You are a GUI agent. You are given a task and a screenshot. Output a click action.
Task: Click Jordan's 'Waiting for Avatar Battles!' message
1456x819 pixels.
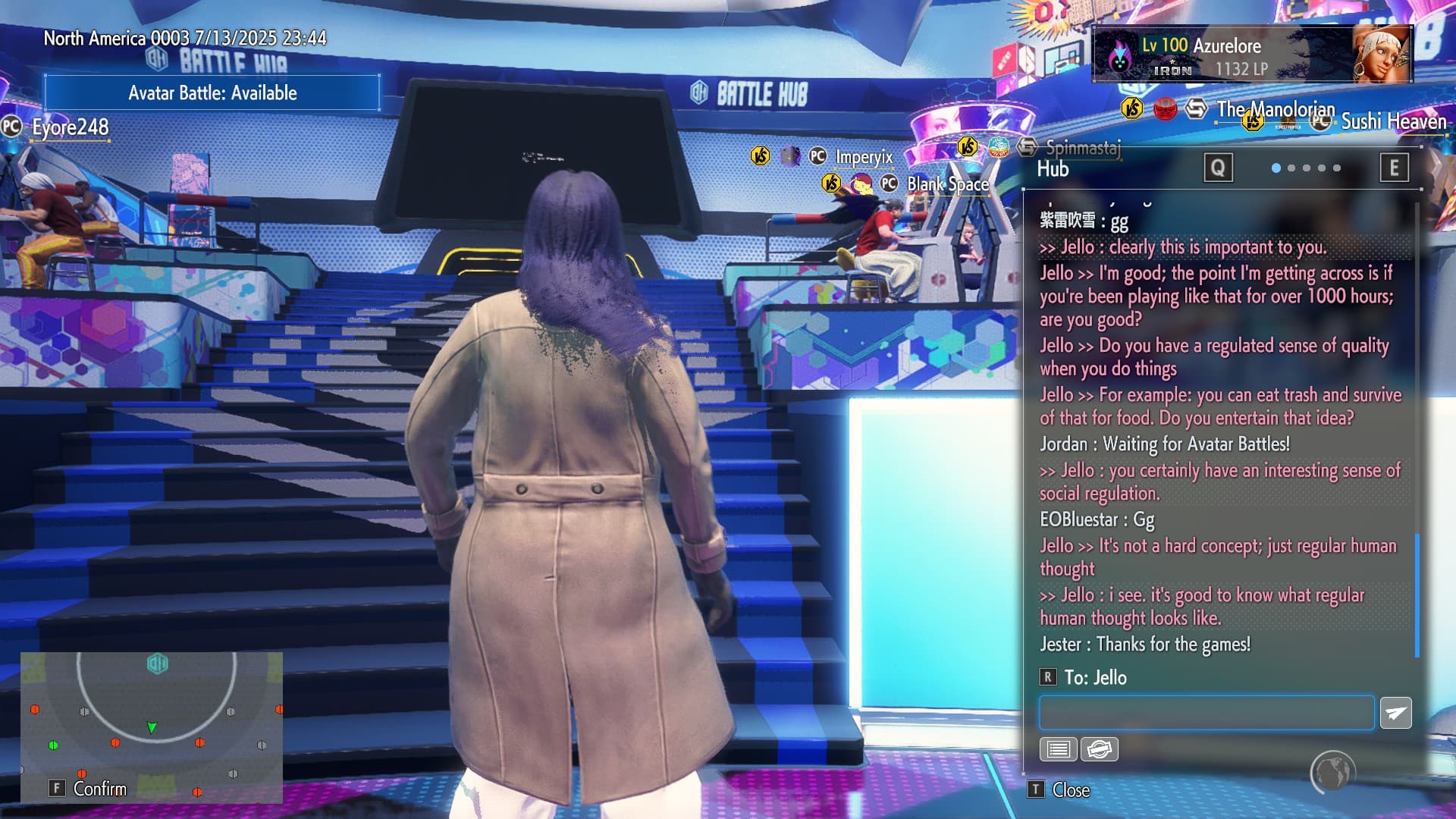click(x=1165, y=444)
